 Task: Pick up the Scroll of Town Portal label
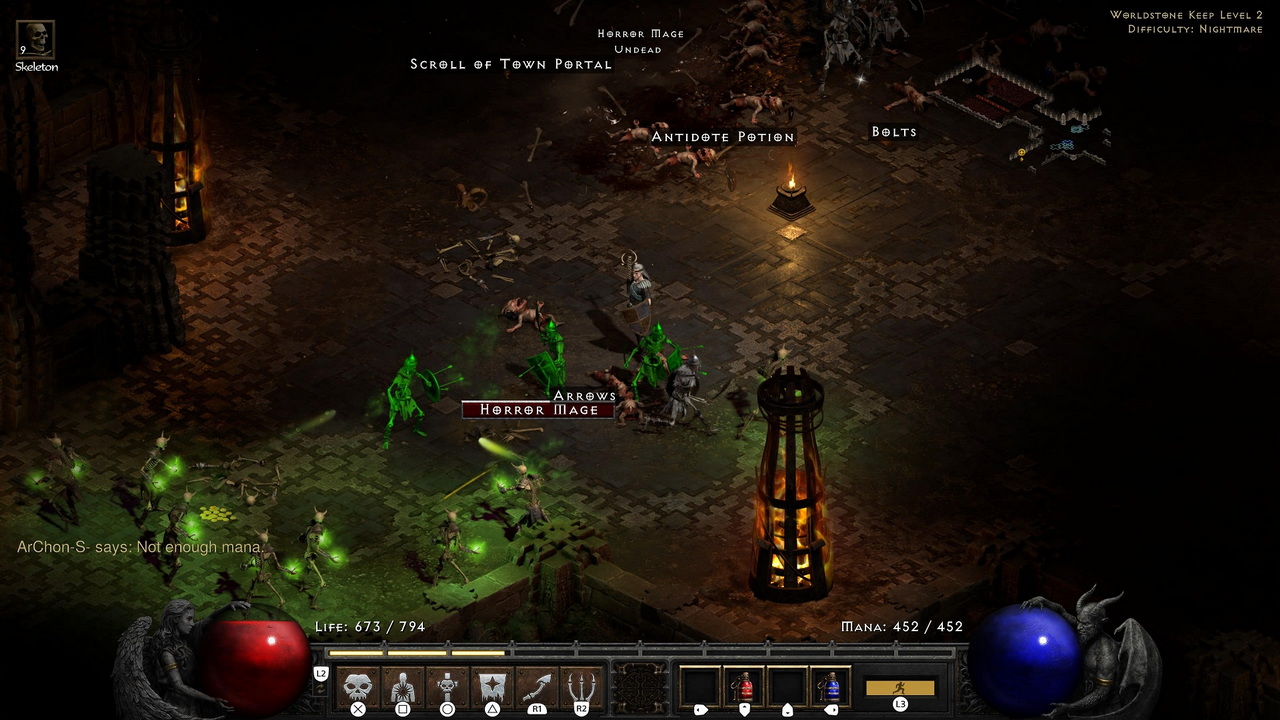511,64
